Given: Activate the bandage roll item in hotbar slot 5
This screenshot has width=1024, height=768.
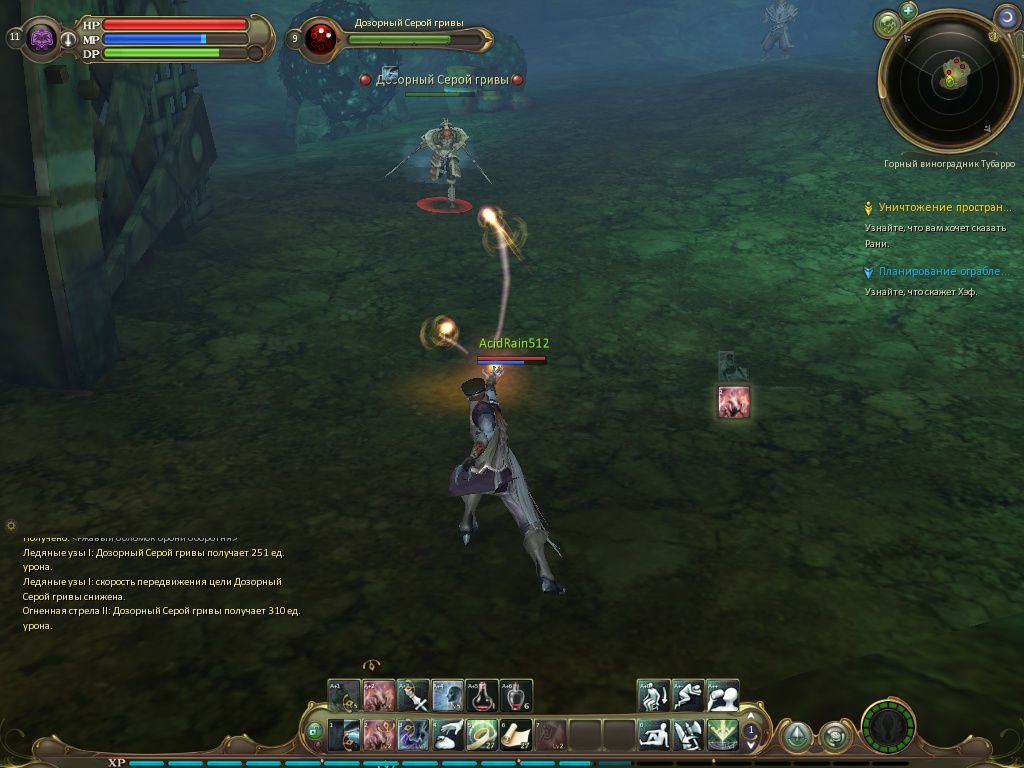Looking at the screenshot, I should [482, 735].
